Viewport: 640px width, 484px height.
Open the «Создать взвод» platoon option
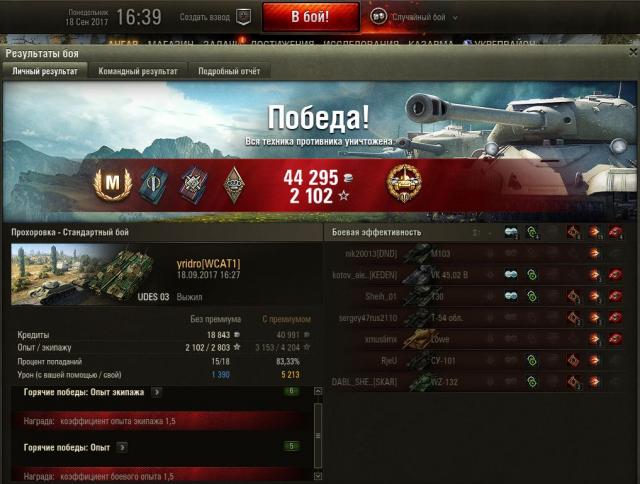(215, 17)
